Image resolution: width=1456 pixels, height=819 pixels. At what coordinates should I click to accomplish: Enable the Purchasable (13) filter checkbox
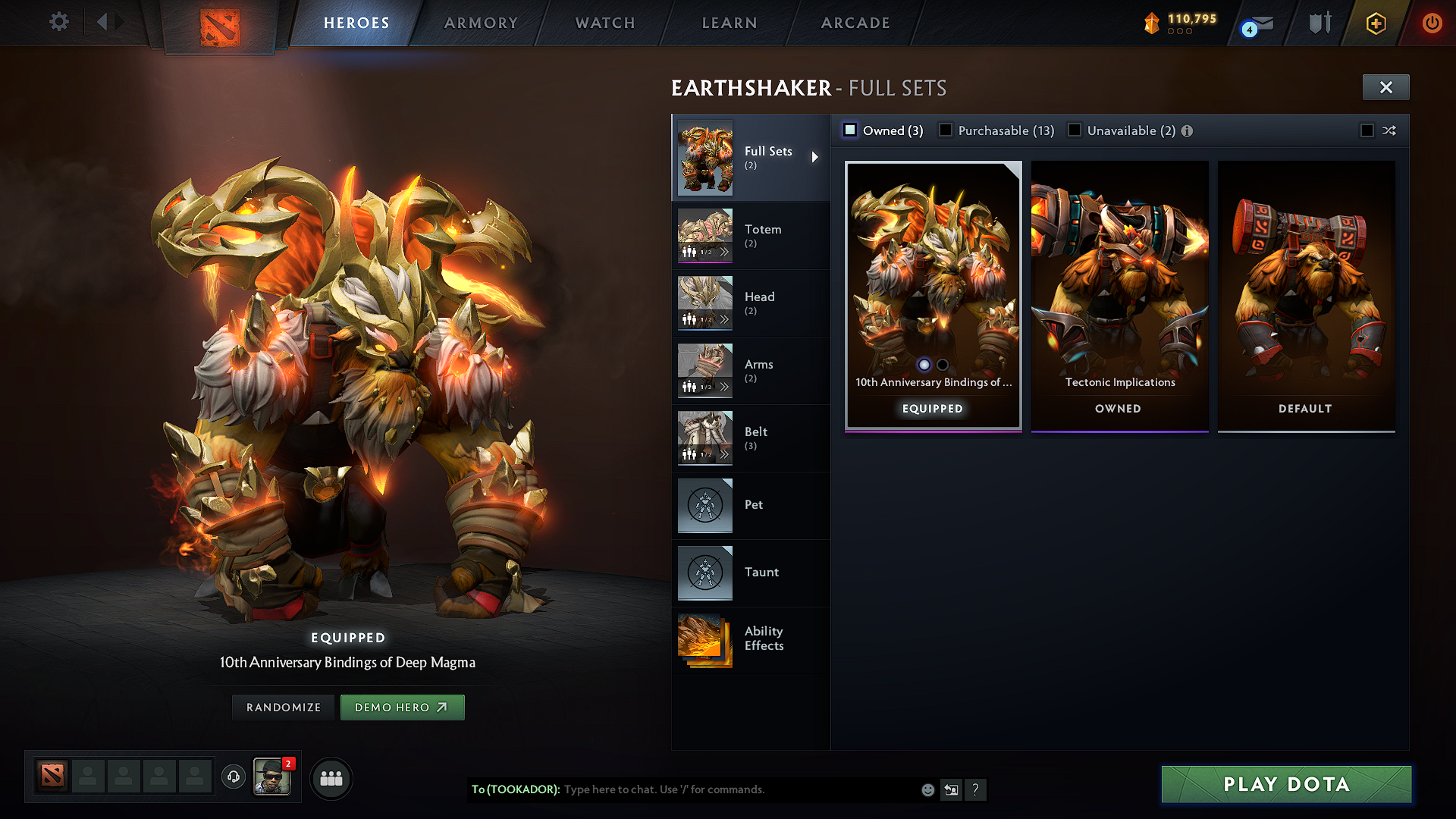[x=945, y=130]
